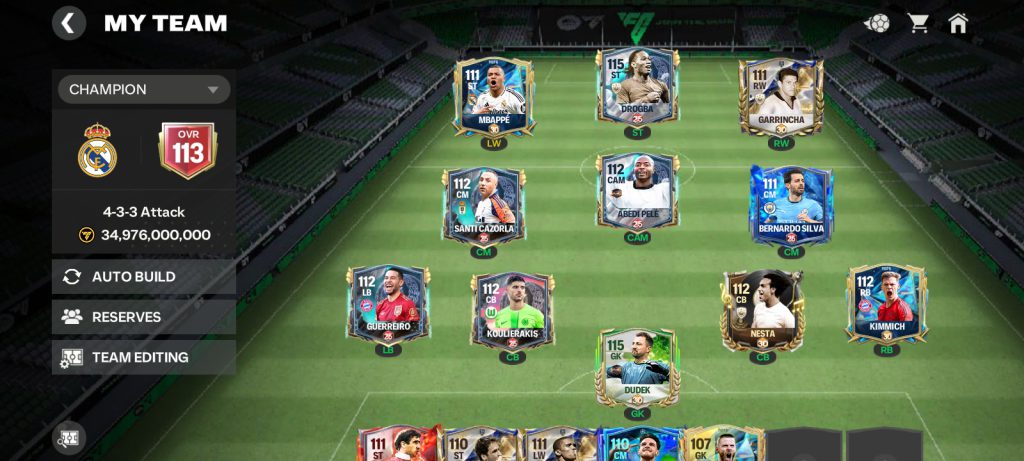Return to the home screen
This screenshot has height=461, width=1024.
[958, 23]
